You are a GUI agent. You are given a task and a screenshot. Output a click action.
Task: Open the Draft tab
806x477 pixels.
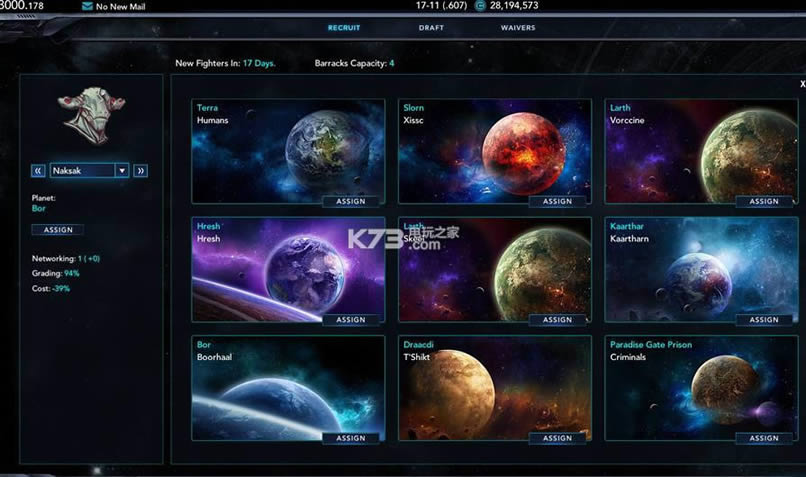(431, 28)
